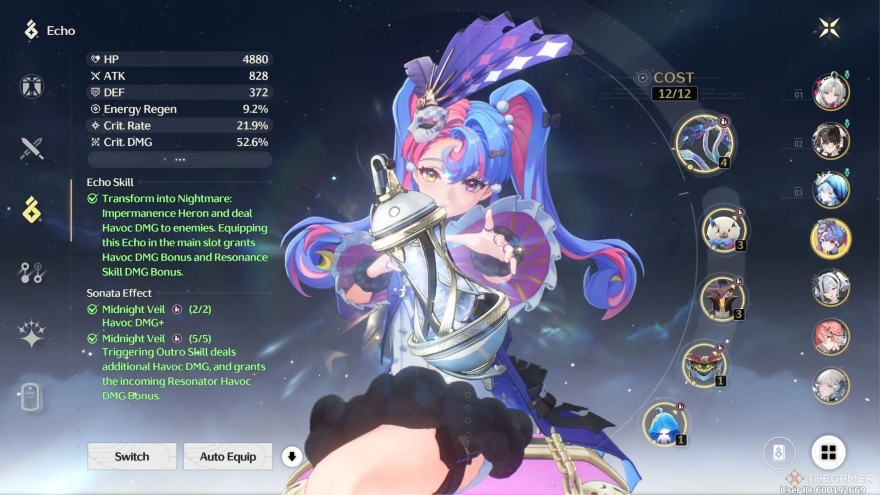Select the highlighted Echo tab in the sidebar
This screenshot has height=495, width=880.
click(32, 210)
